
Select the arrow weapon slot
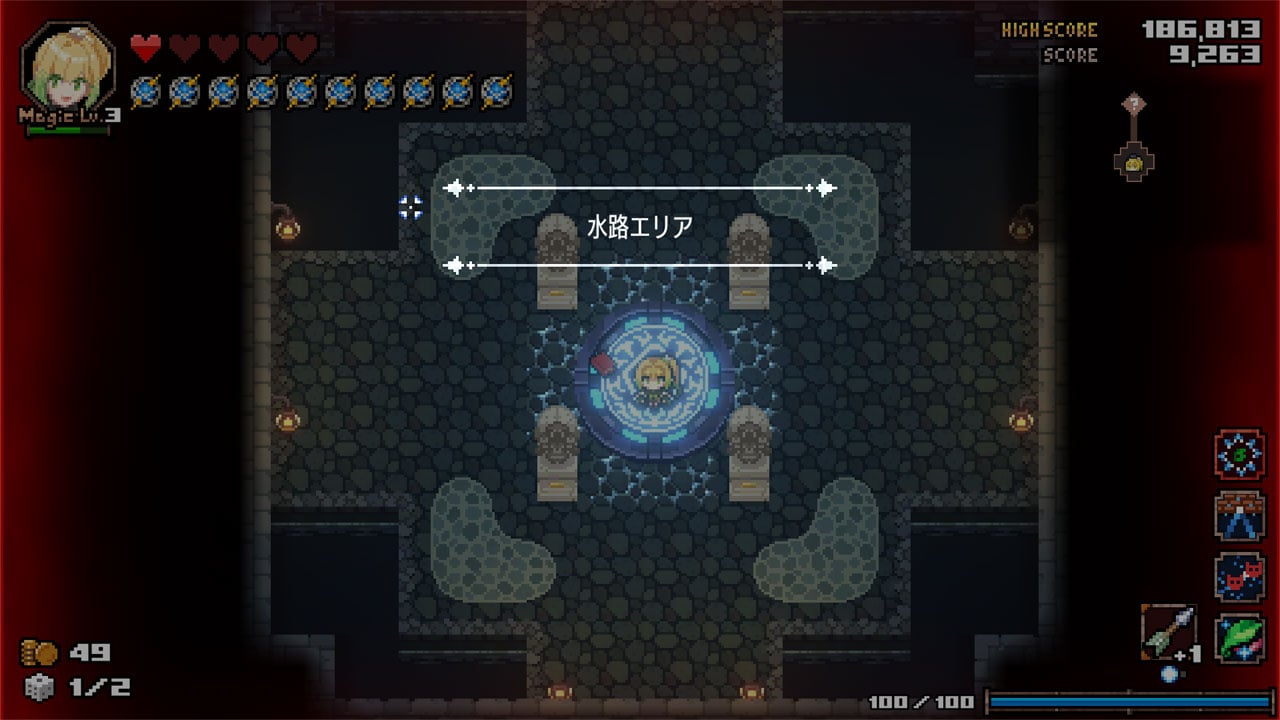click(1167, 631)
